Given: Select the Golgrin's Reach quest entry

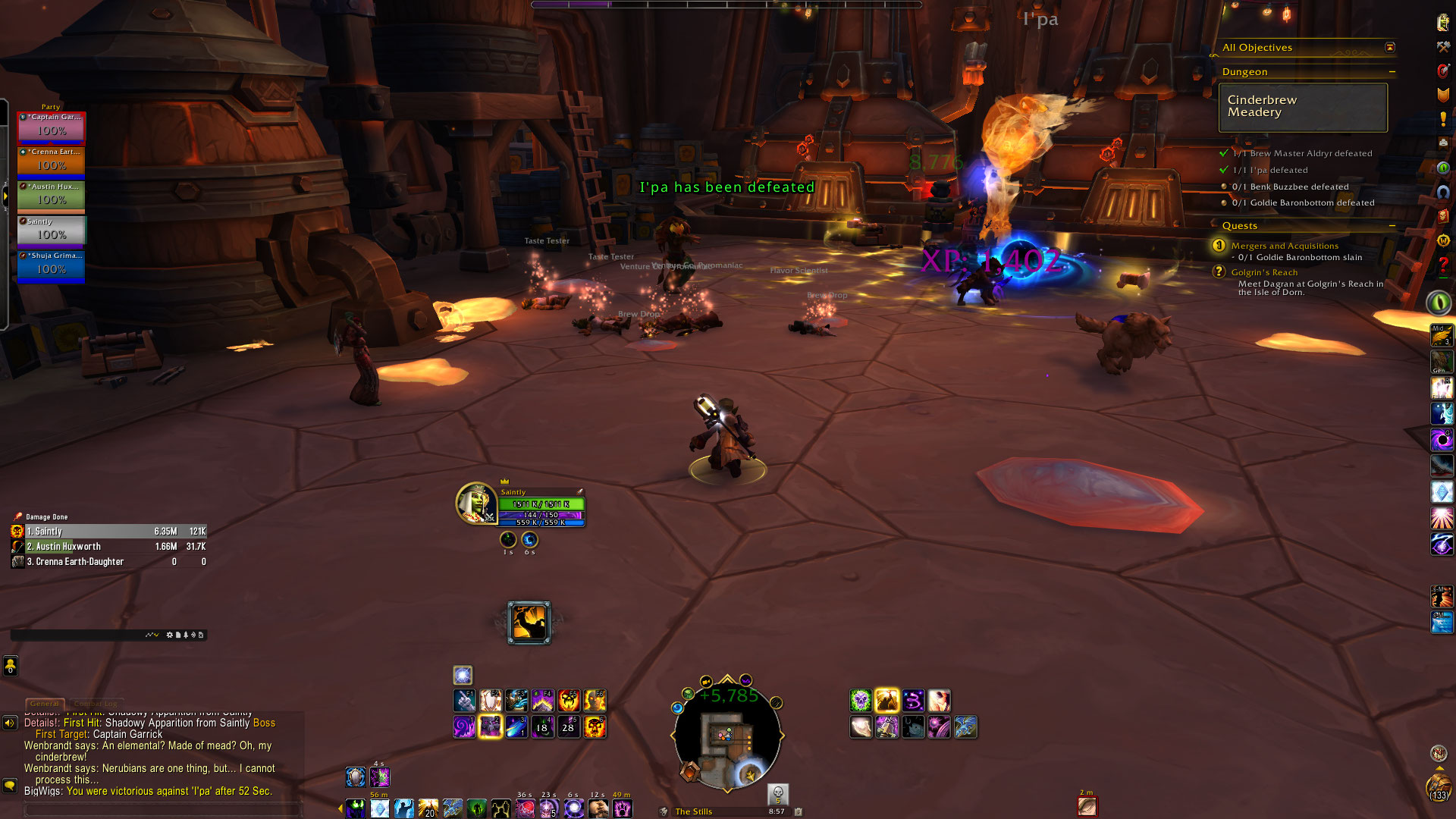Looking at the screenshot, I should [x=1264, y=272].
